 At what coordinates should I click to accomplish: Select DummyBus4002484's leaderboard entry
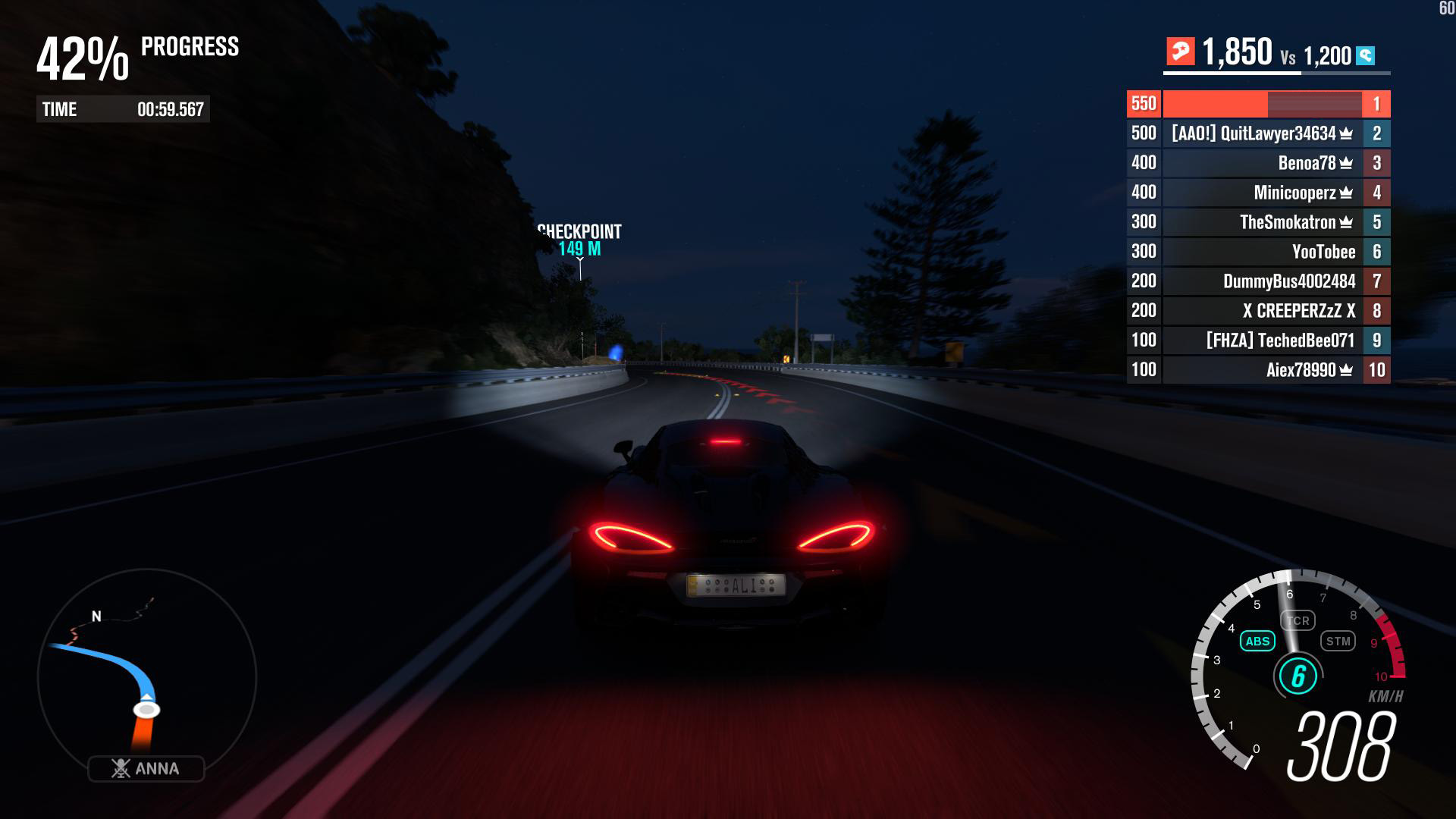click(x=1259, y=281)
